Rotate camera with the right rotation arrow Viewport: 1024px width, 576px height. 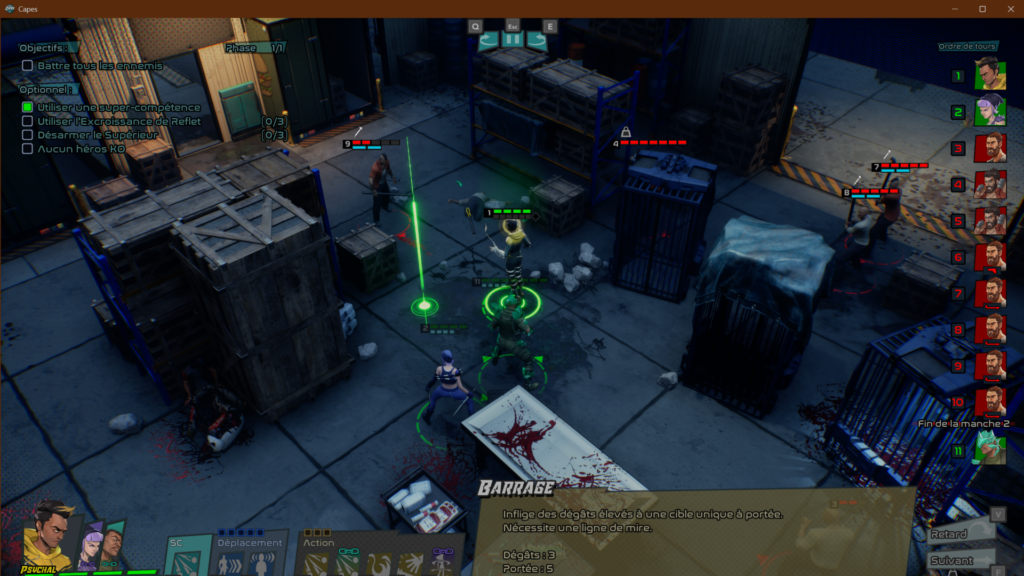[537, 40]
